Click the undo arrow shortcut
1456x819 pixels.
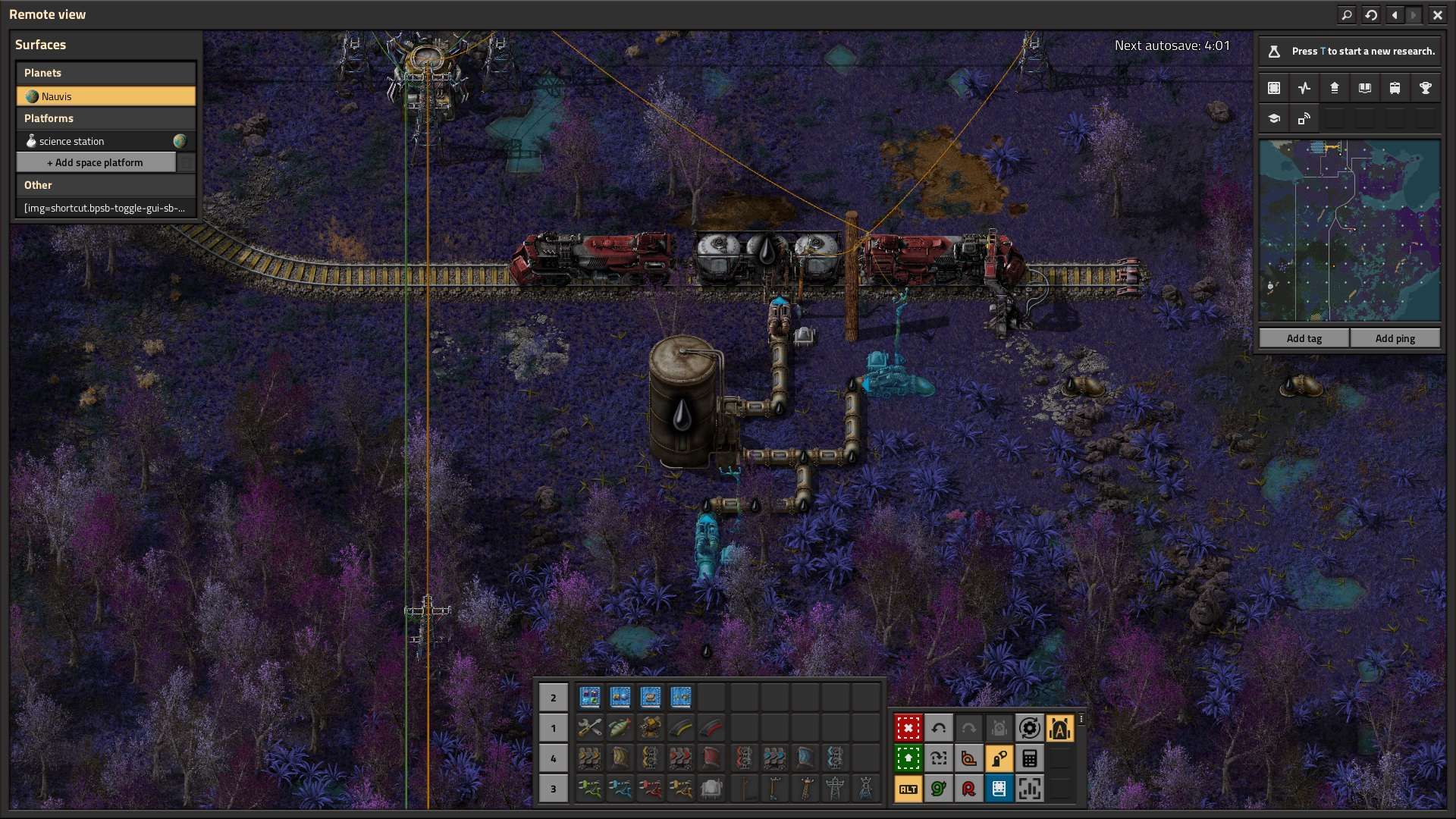tap(938, 728)
